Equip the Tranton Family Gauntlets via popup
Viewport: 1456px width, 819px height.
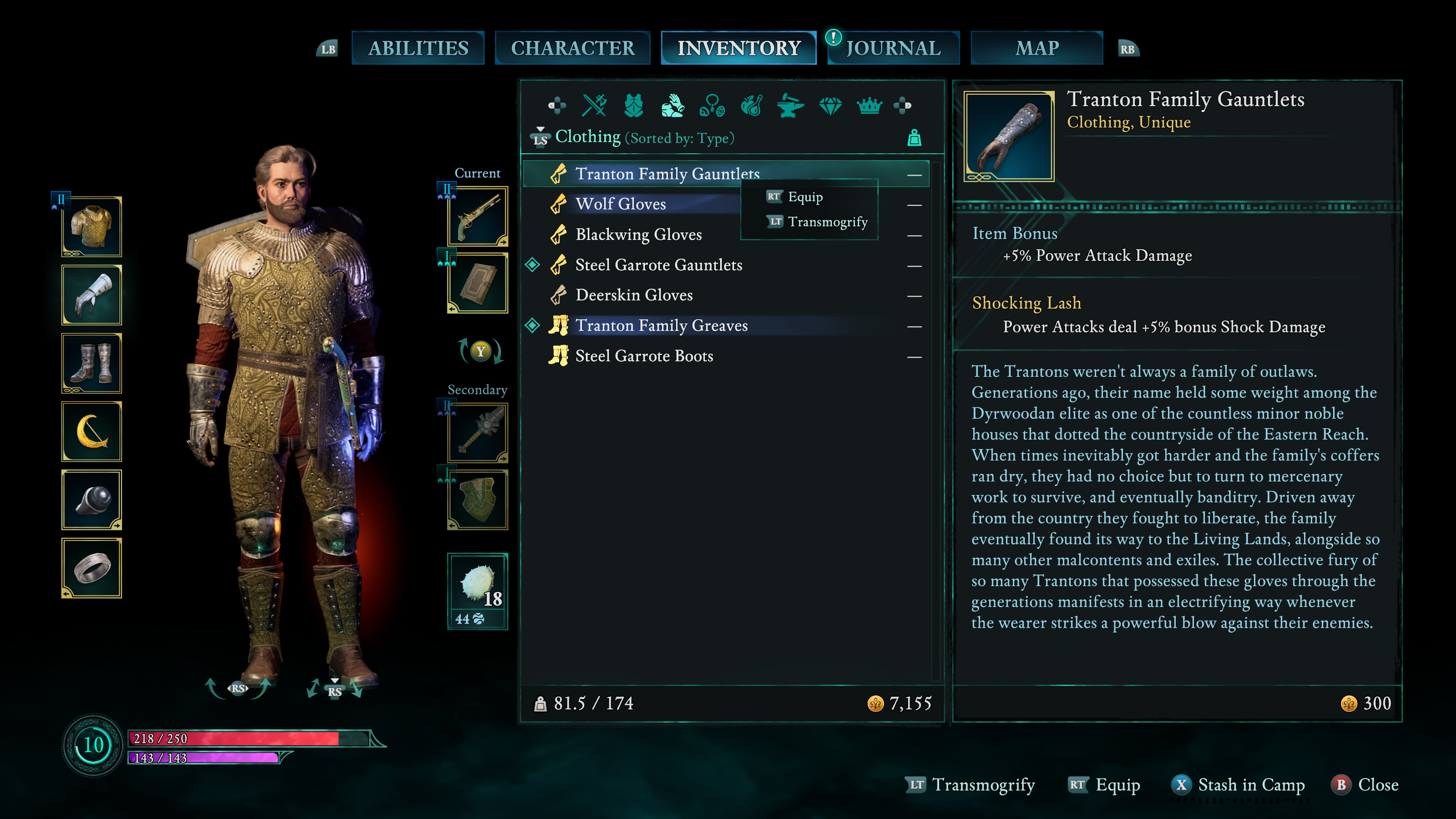[804, 197]
